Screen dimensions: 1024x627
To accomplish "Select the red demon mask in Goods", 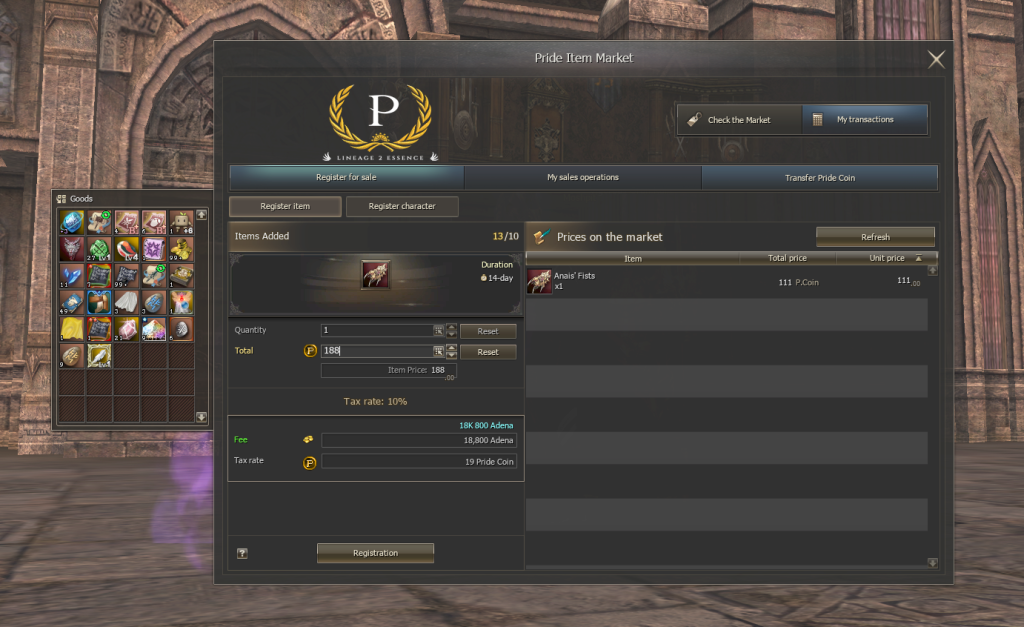I will click(71, 247).
